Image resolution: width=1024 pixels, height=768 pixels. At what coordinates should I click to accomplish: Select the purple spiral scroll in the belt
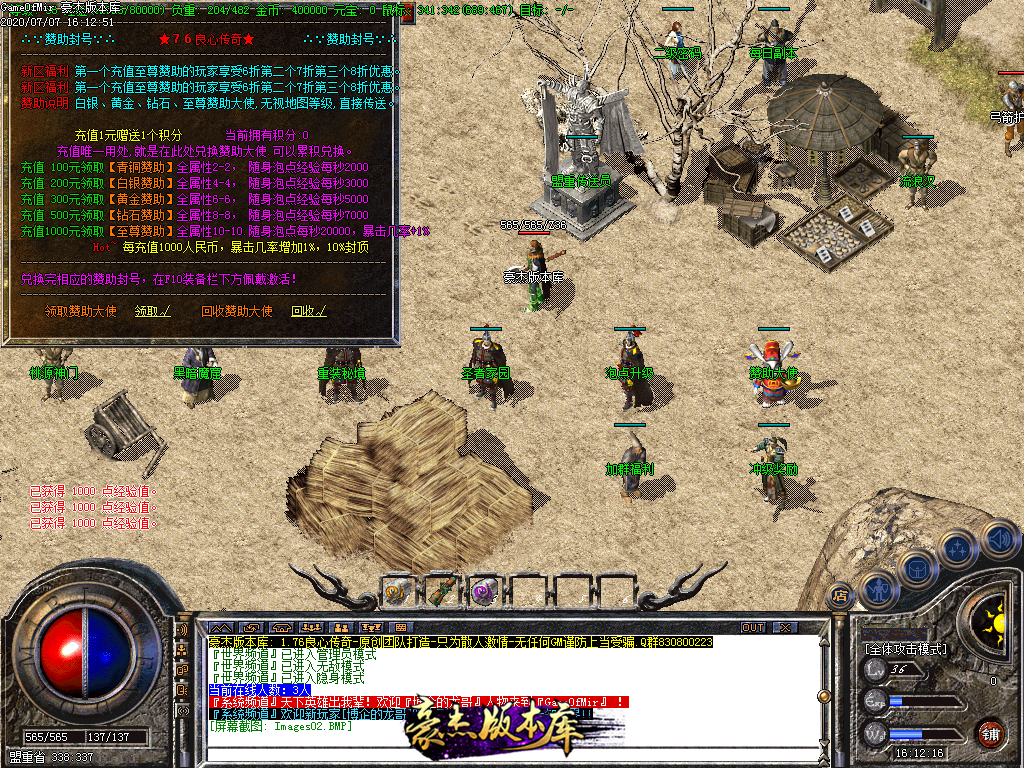click(x=484, y=592)
